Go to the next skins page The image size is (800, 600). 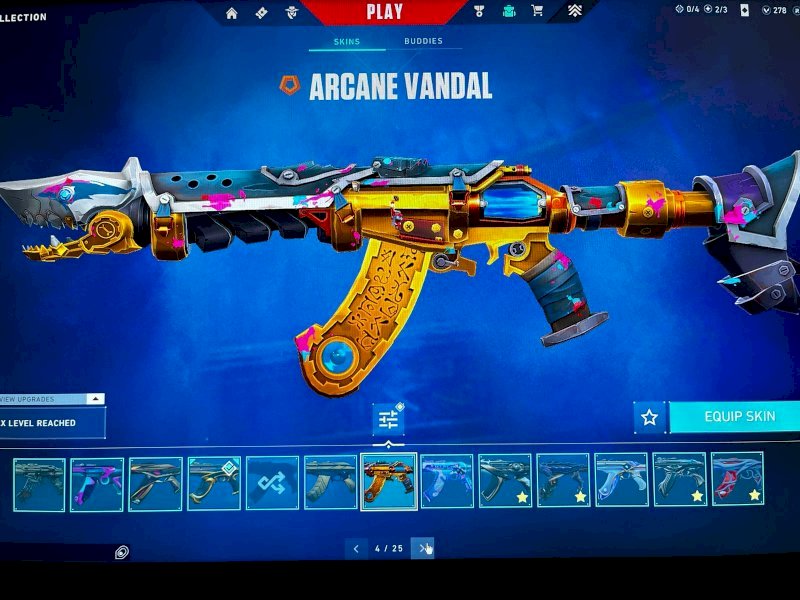(x=423, y=548)
